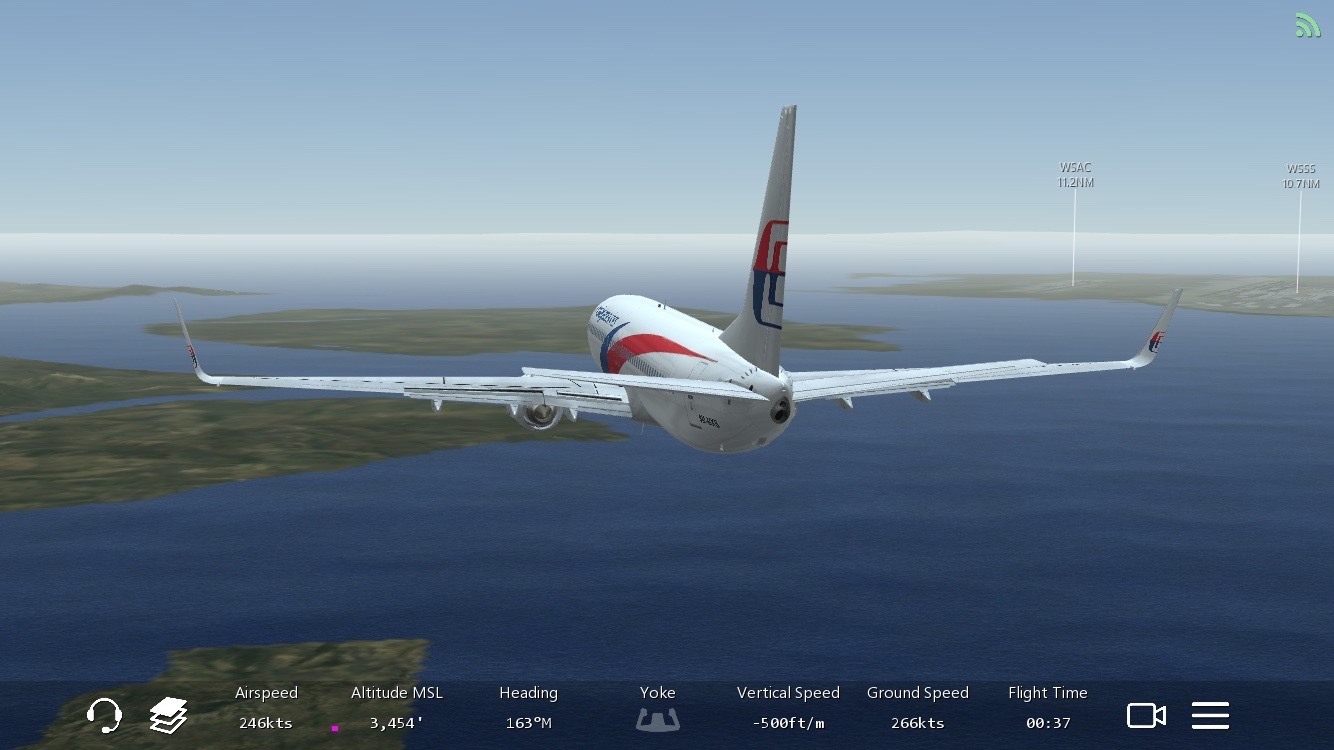Screen dimensions: 1334x750
Task: Switch camera view with camera icon
Action: coord(1146,715)
